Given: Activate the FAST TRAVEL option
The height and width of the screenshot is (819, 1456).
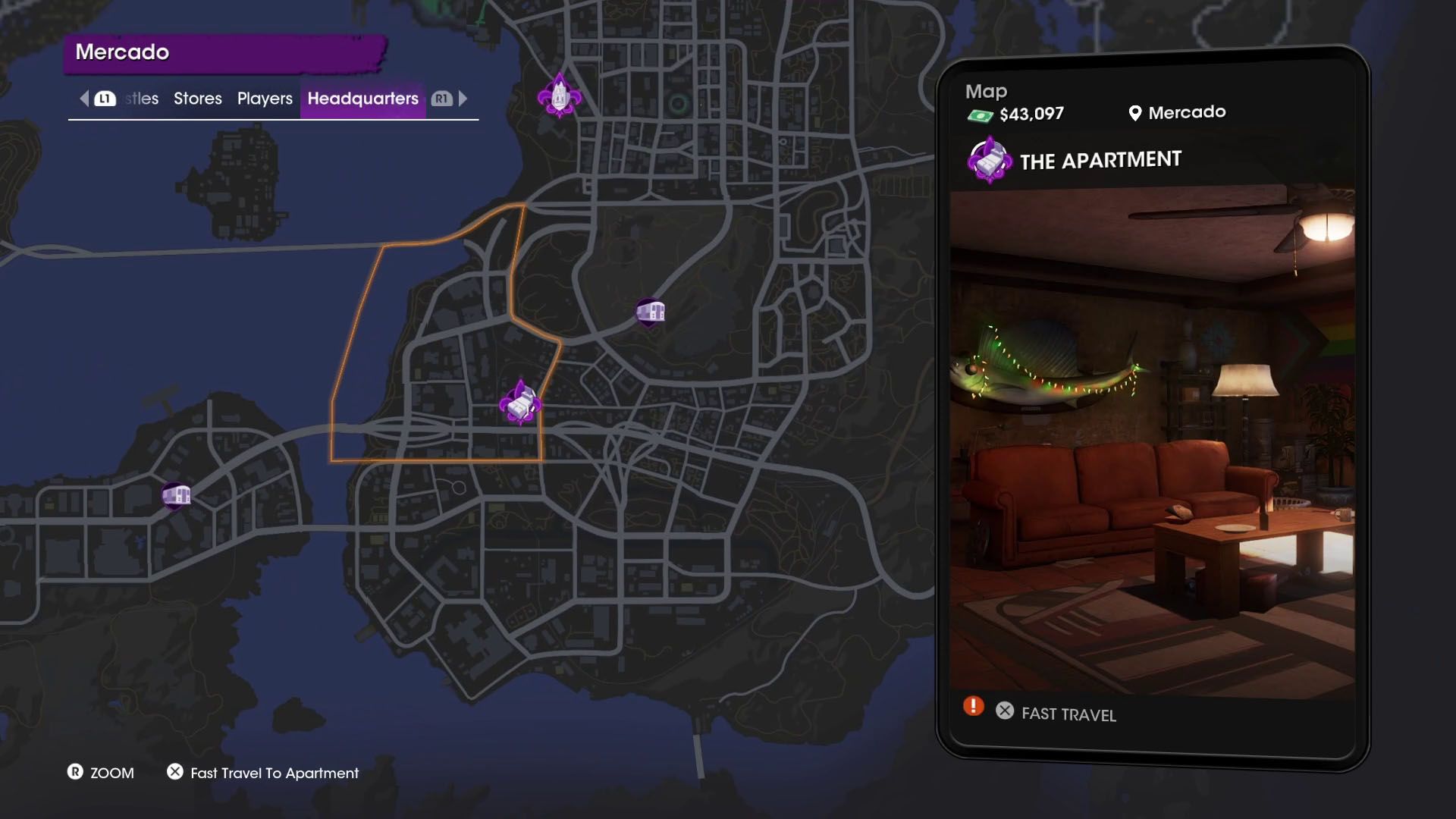Looking at the screenshot, I should [1068, 714].
